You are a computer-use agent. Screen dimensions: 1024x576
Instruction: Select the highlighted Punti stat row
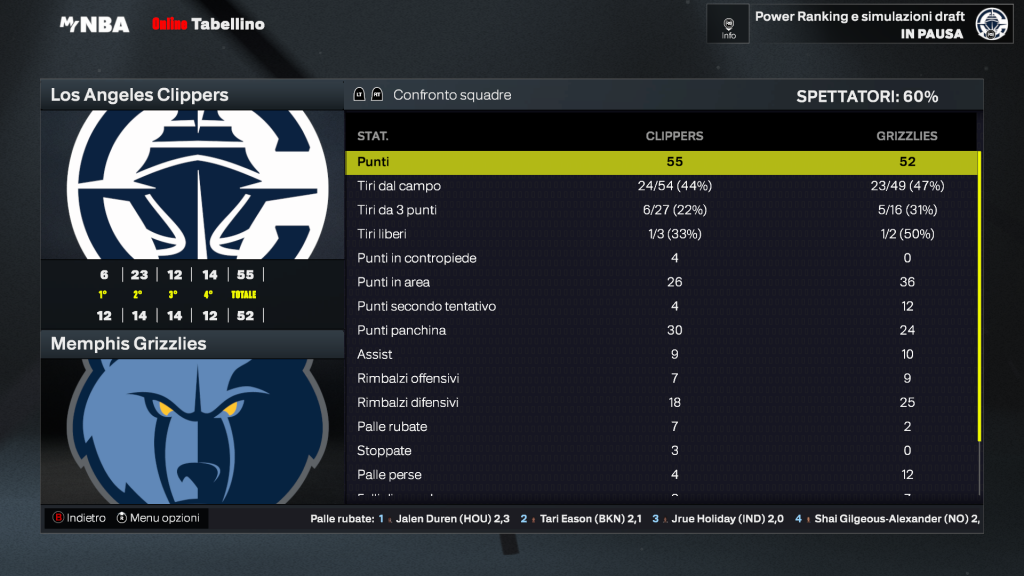[x=660, y=162]
